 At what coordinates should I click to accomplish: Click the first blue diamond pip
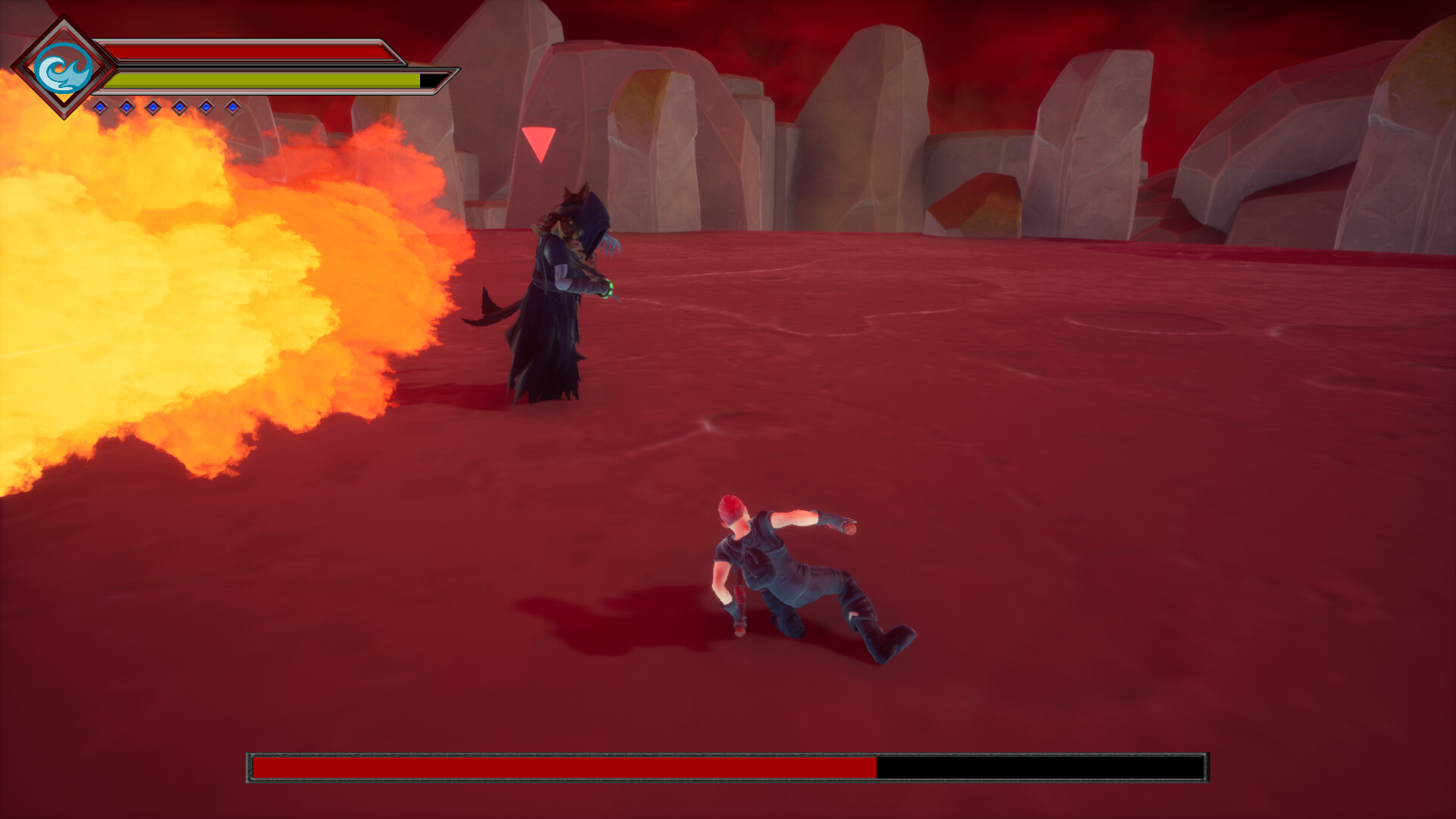click(99, 107)
